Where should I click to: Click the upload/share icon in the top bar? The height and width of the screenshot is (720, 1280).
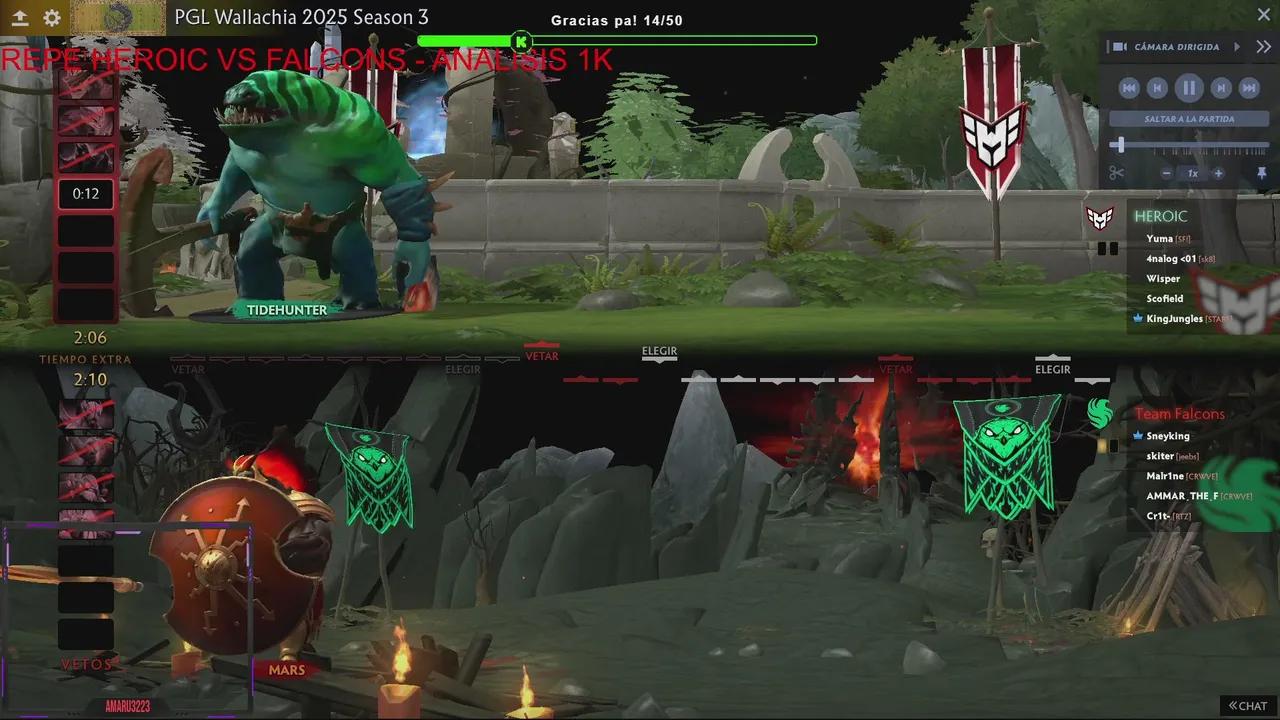[x=22, y=17]
